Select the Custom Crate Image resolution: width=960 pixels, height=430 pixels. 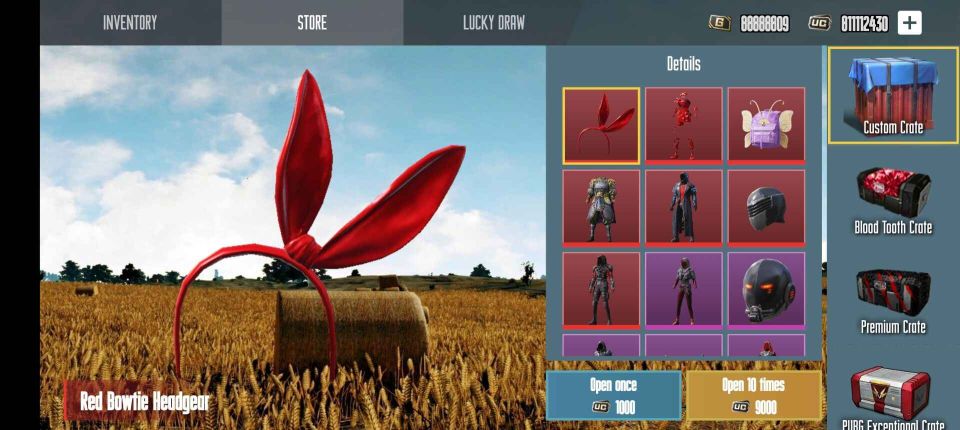pos(893,96)
